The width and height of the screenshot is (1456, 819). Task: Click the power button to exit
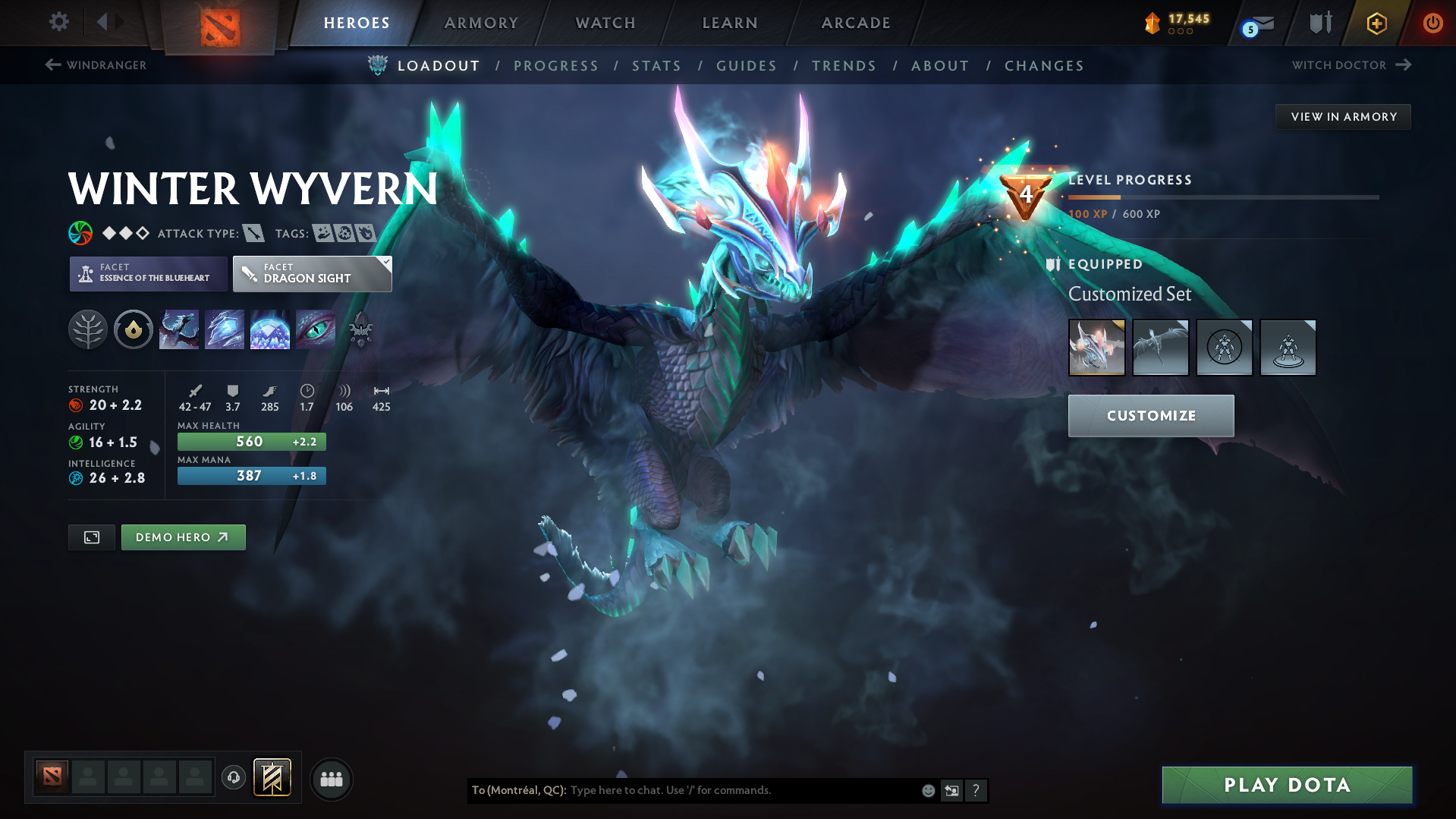1432,23
